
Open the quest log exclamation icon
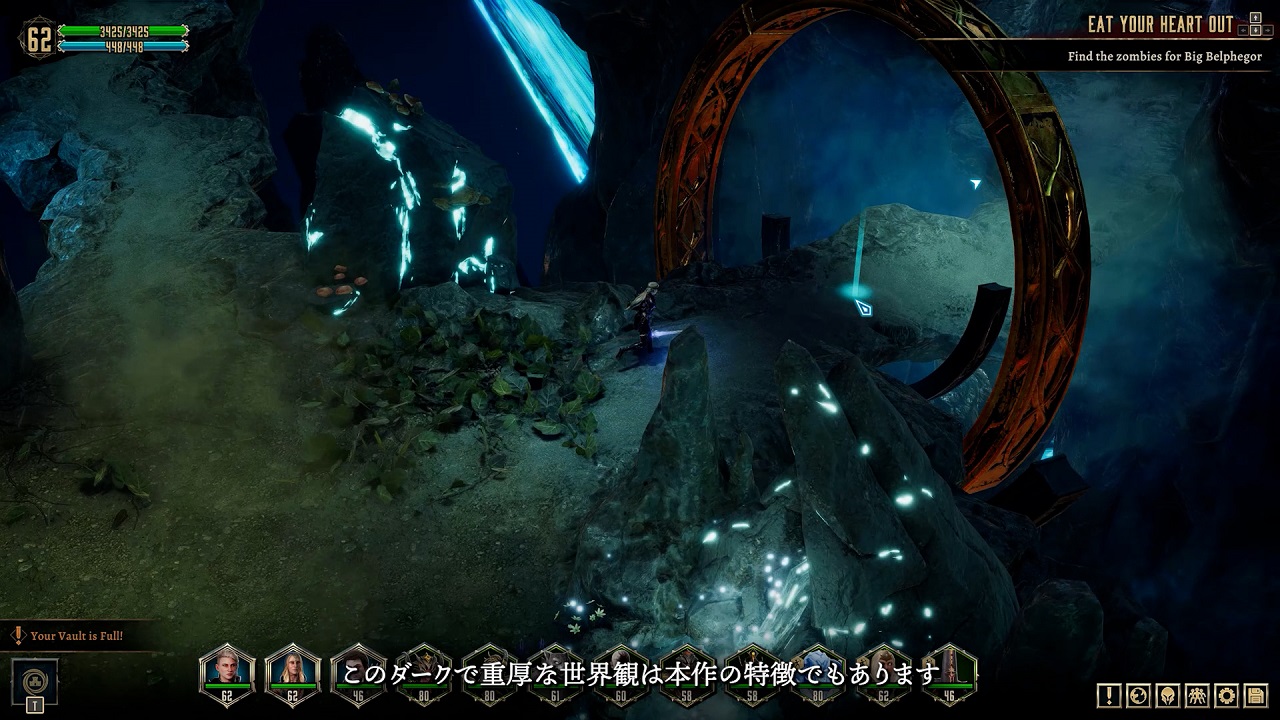coord(1108,695)
